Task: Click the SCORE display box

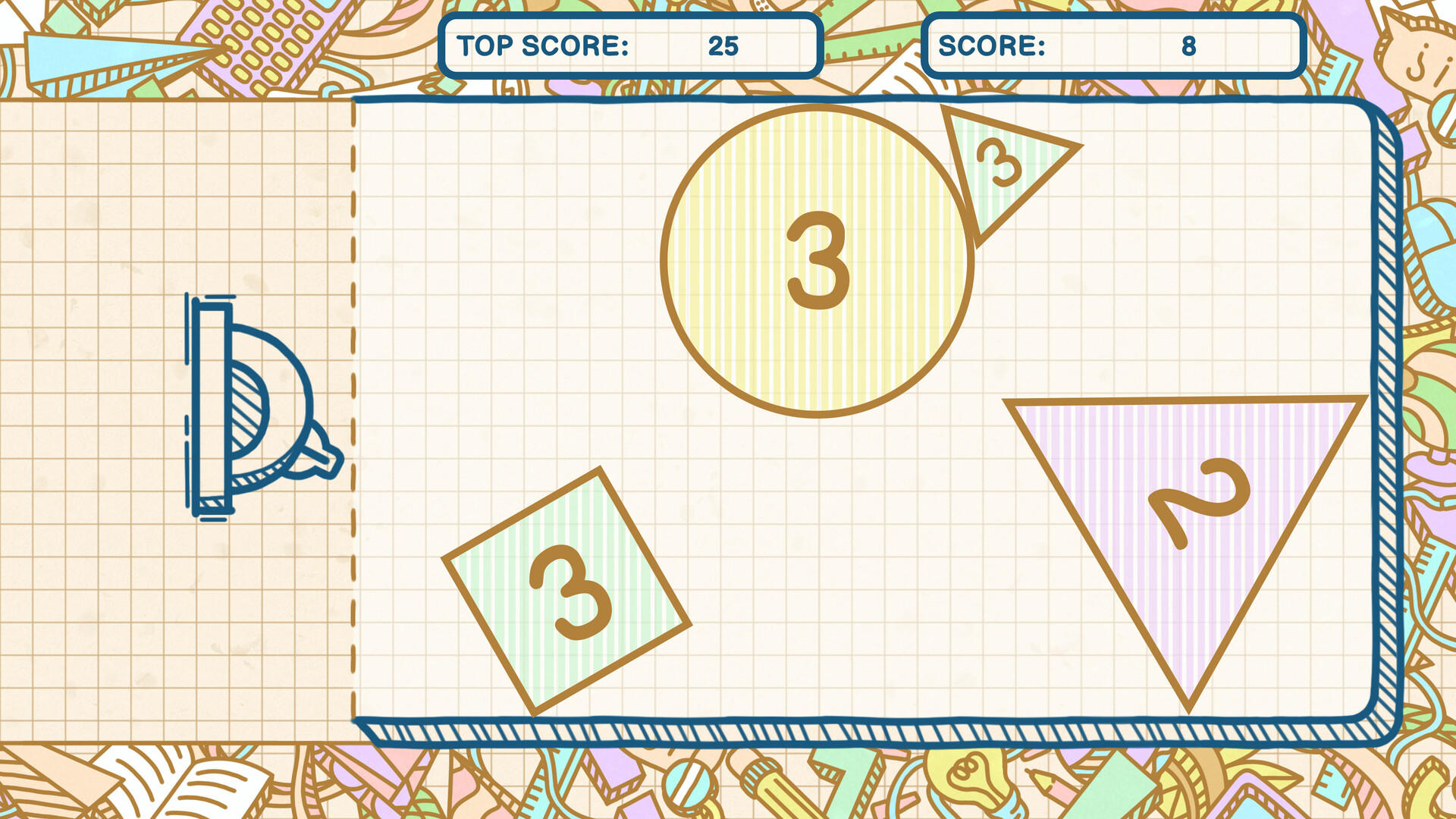Action: 1113,47
